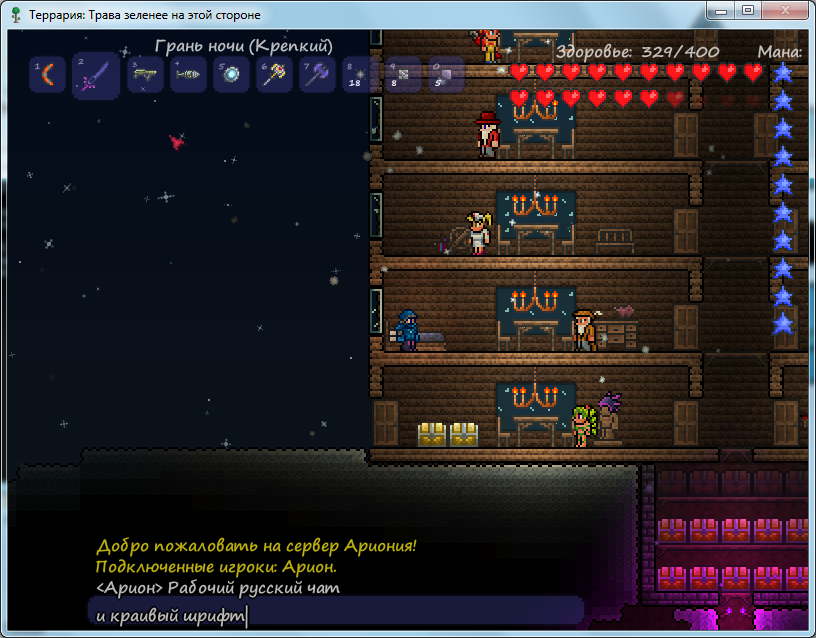Pick the magic mirror in hotbar slot 5
Screen dimensions: 816x638
coord(232,75)
